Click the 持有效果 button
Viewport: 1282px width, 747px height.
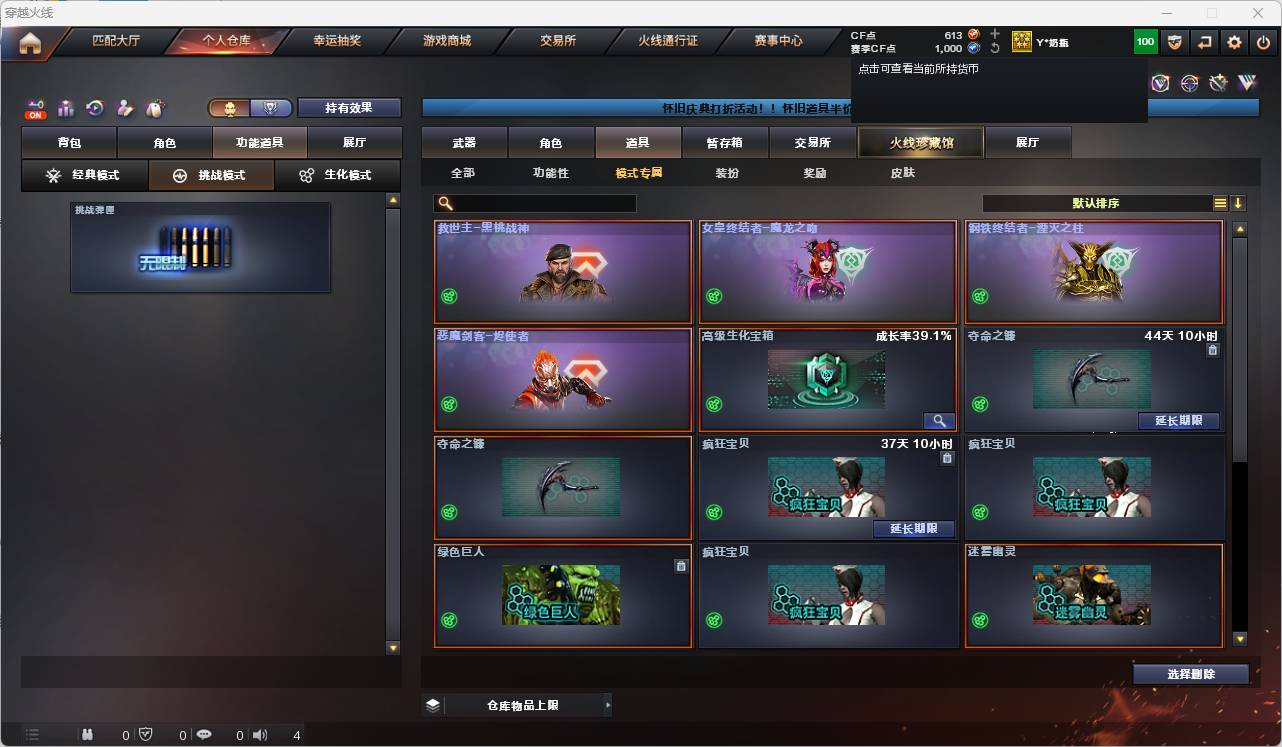tap(349, 106)
